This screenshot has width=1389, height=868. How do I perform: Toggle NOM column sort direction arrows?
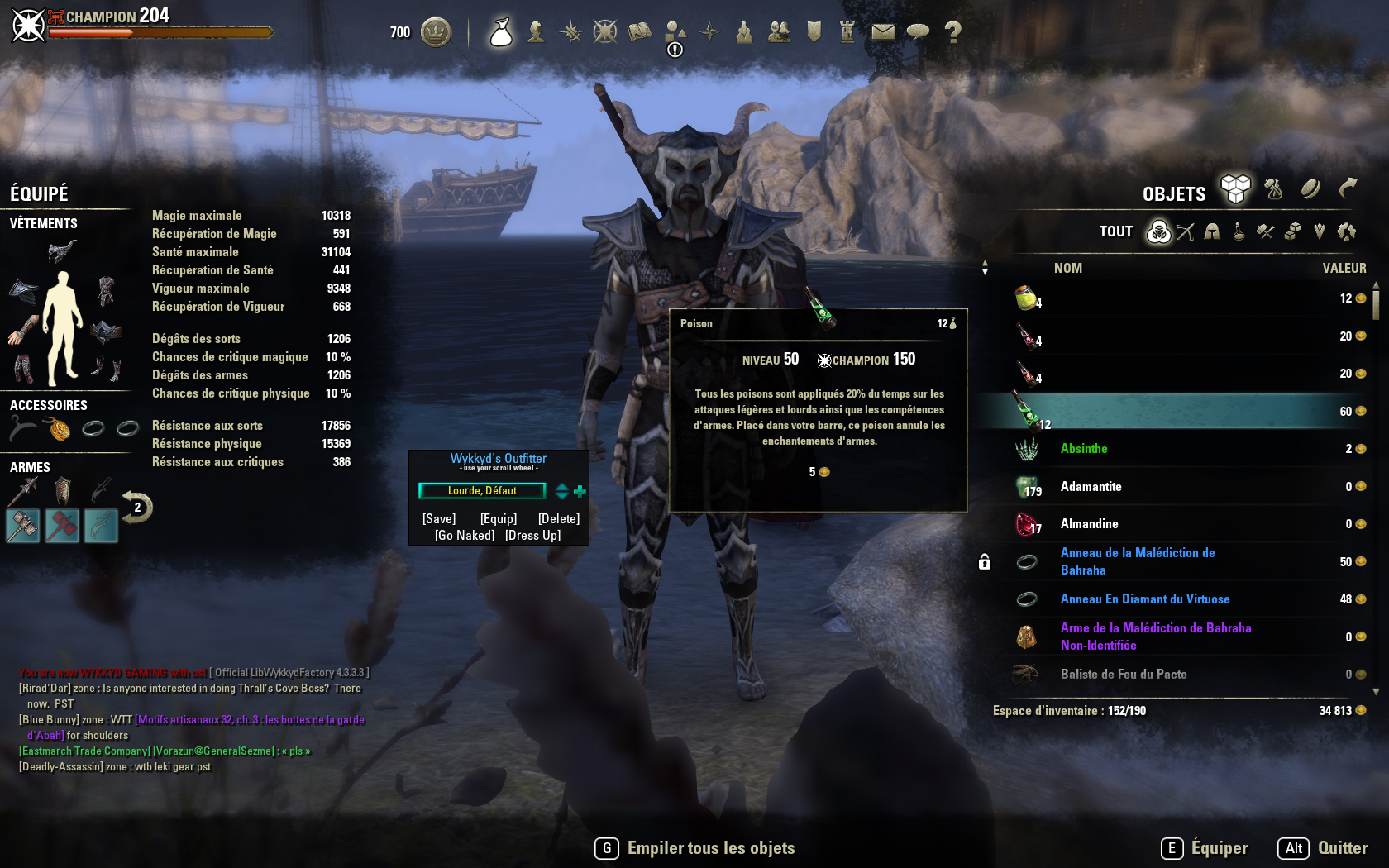pos(986,266)
